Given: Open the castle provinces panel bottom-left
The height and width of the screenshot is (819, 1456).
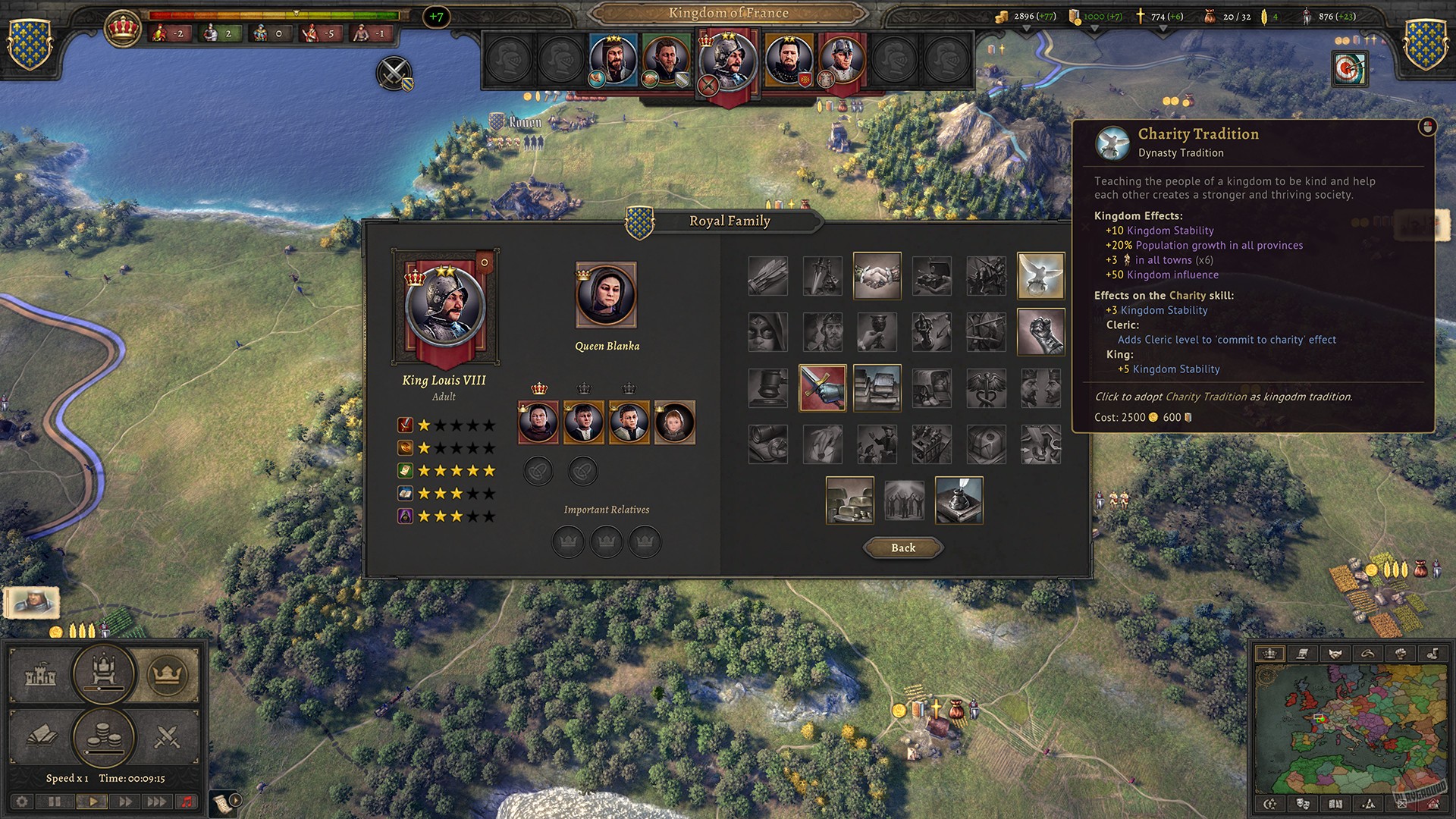Looking at the screenshot, I should (x=39, y=675).
